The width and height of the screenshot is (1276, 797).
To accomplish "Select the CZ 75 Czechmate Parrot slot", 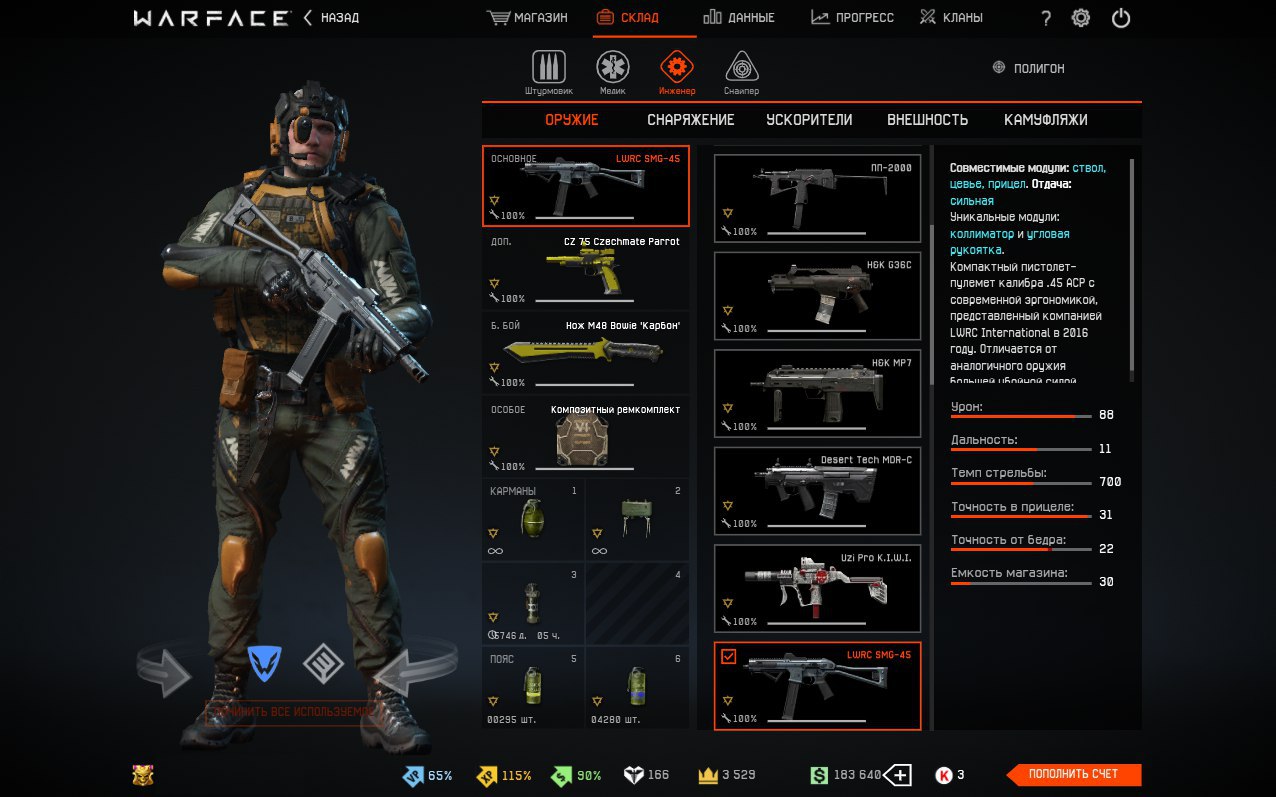I will (x=586, y=269).
